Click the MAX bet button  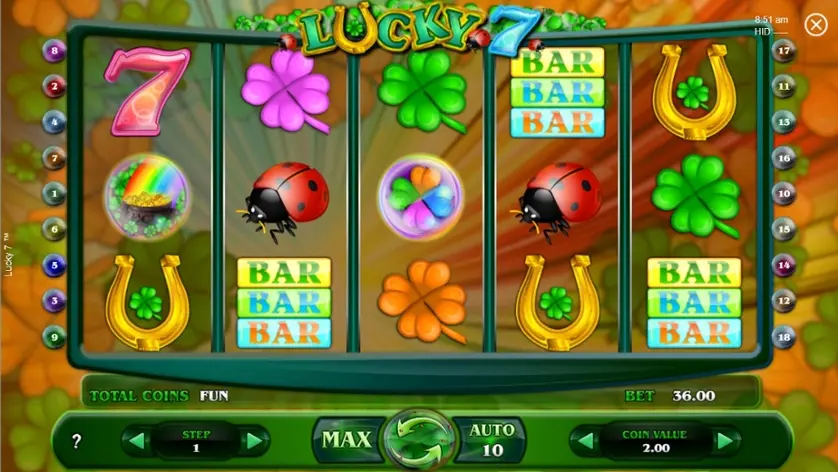coord(346,439)
